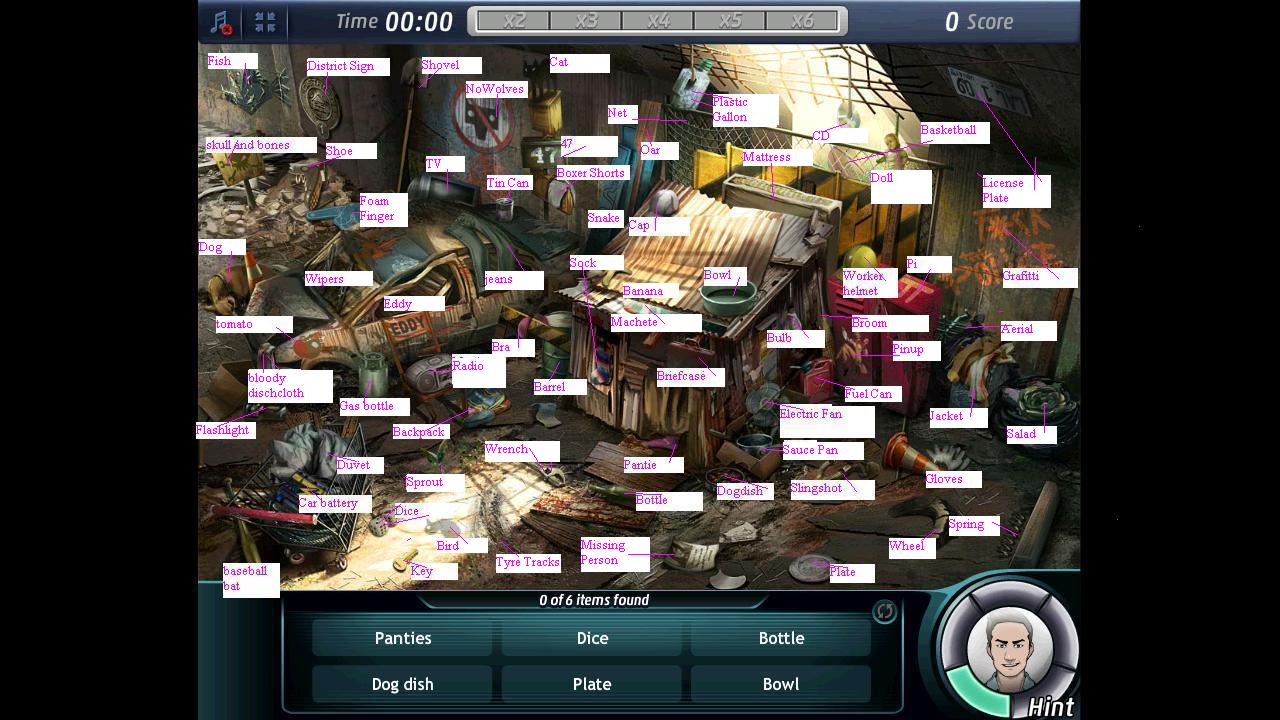This screenshot has height=720, width=1280.
Task: Select 'Panties' from the item list
Action: pyautogui.click(x=403, y=637)
